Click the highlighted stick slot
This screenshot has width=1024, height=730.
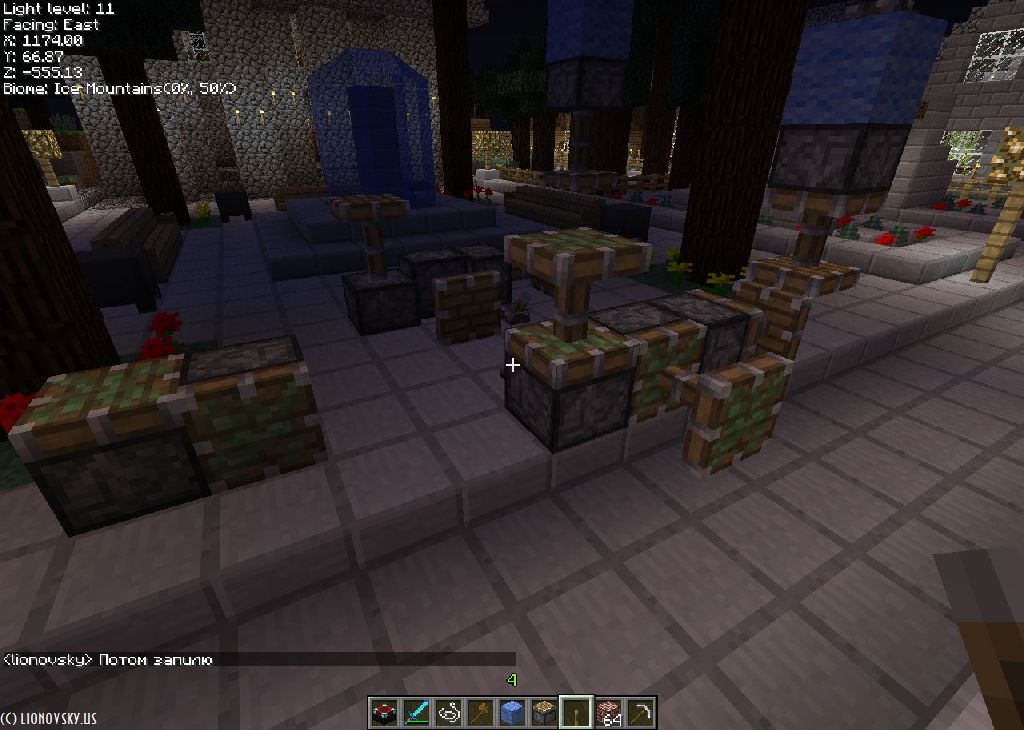point(576,712)
